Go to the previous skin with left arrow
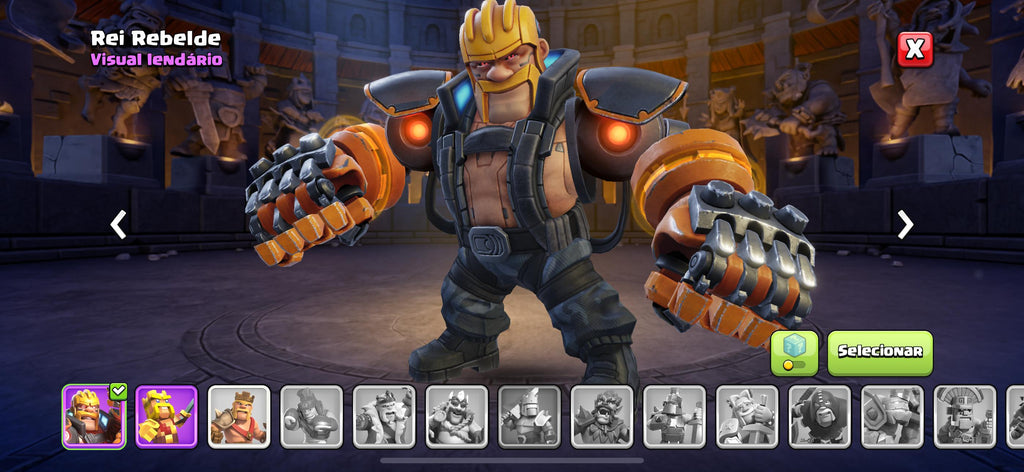This screenshot has width=1024, height=472. click(118, 224)
